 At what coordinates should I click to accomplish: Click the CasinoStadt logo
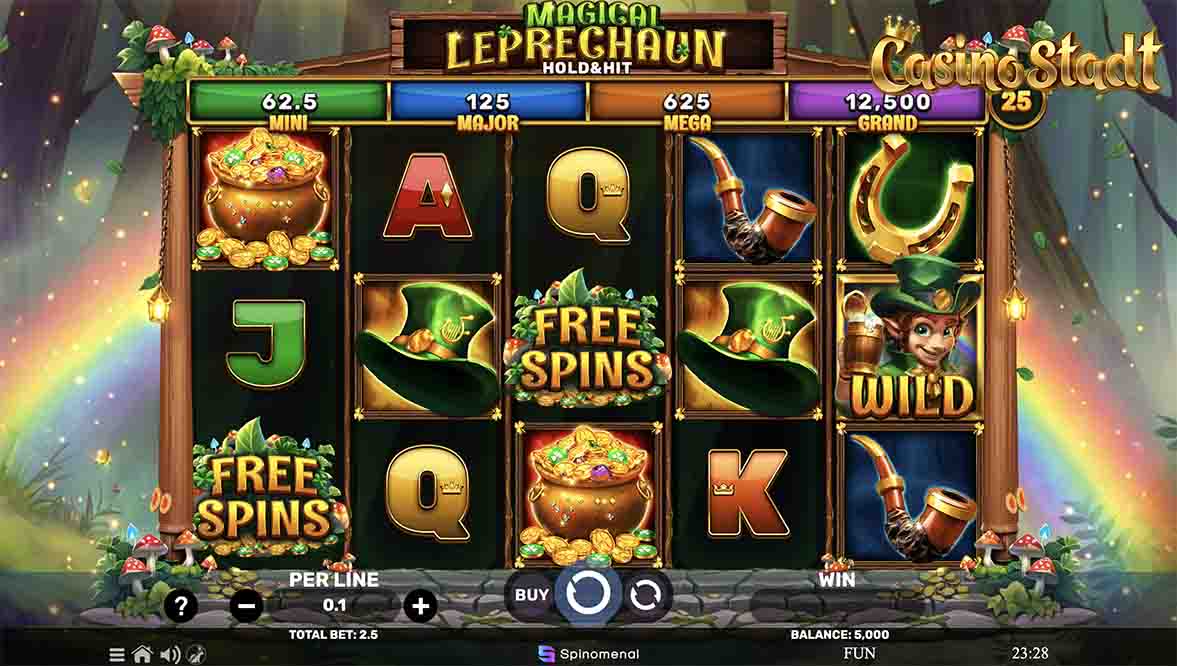(x=1016, y=63)
